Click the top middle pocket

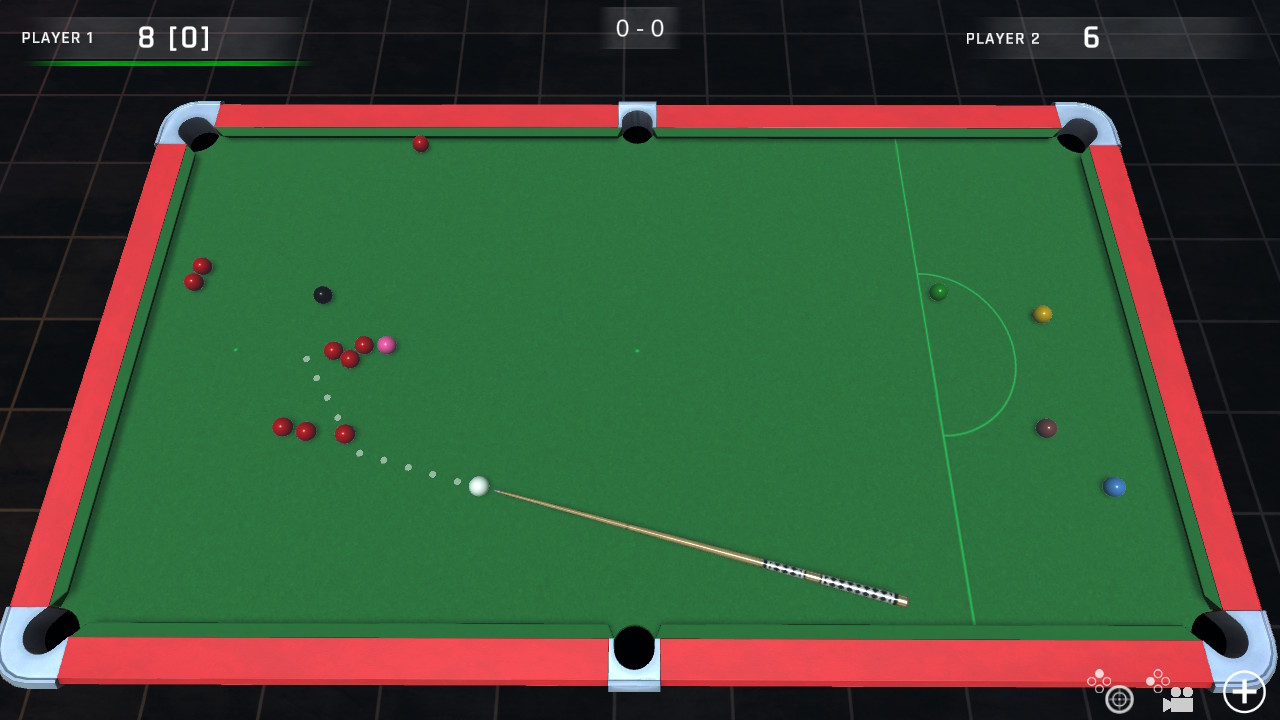point(636,126)
